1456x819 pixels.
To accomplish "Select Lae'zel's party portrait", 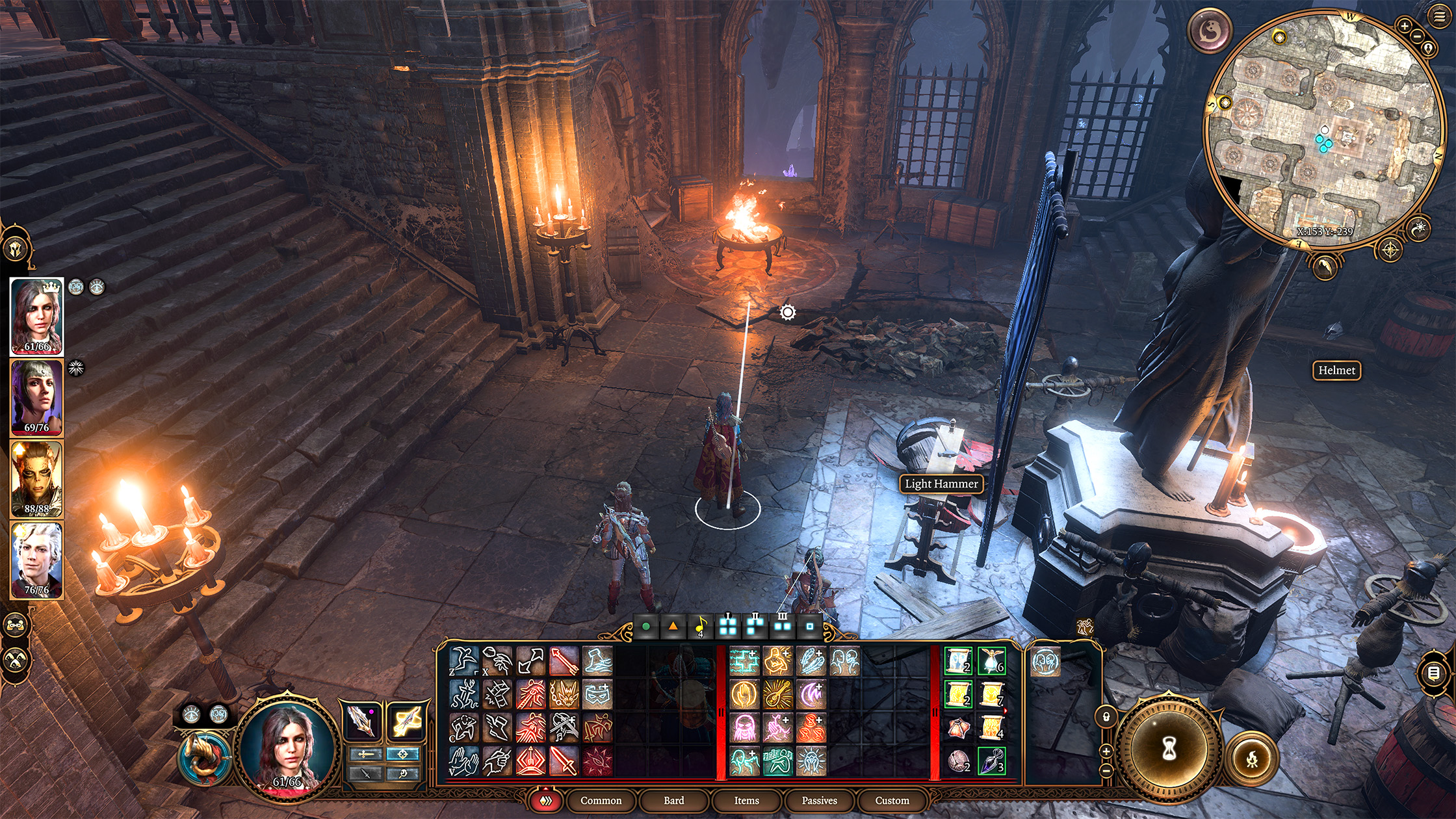I will [x=36, y=479].
